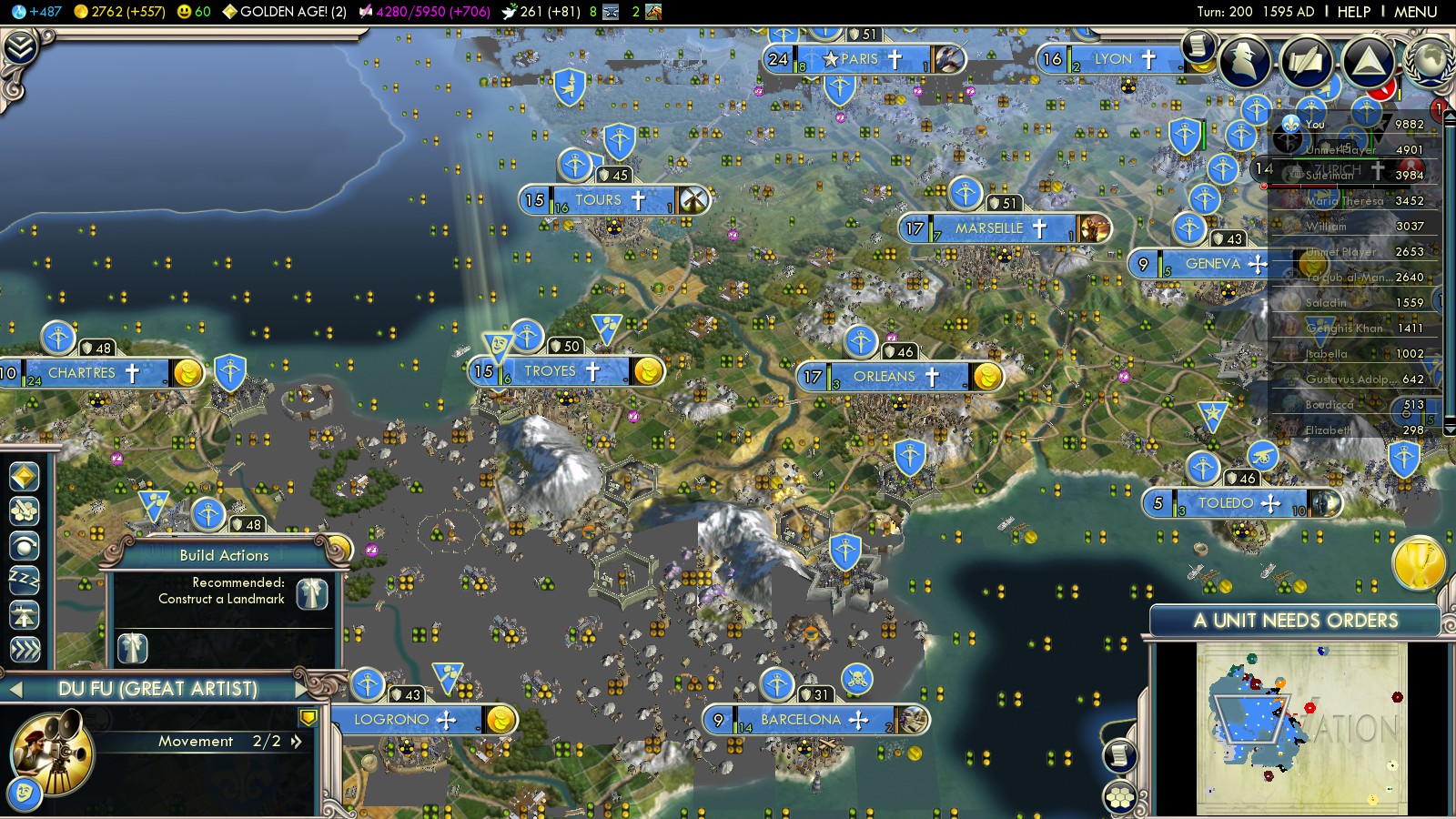The width and height of the screenshot is (1456, 819).
Task: Open the Paris city banner
Action: (x=859, y=59)
